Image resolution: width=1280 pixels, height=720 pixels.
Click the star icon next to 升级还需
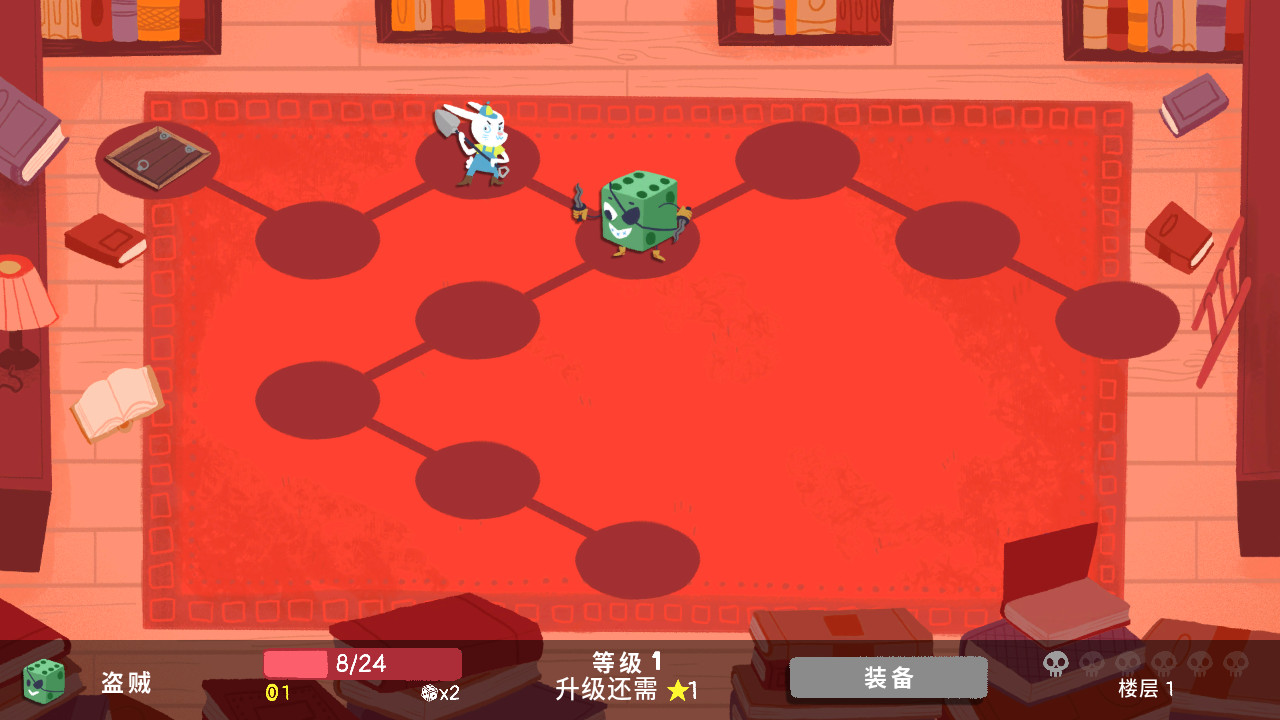coord(680,689)
